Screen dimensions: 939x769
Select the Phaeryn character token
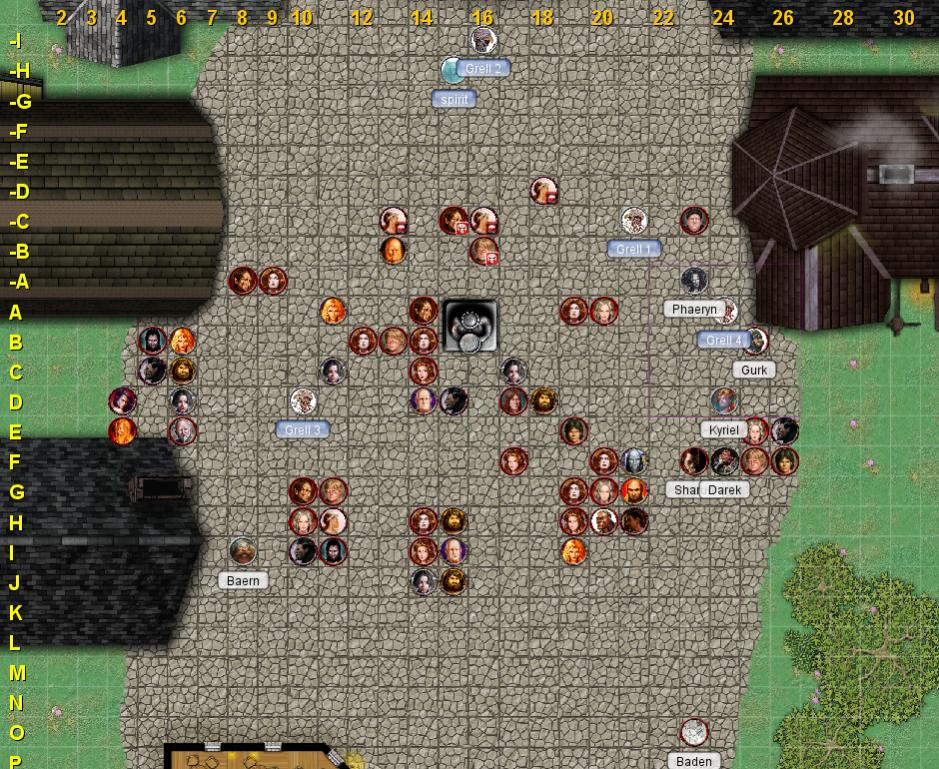[x=694, y=281]
